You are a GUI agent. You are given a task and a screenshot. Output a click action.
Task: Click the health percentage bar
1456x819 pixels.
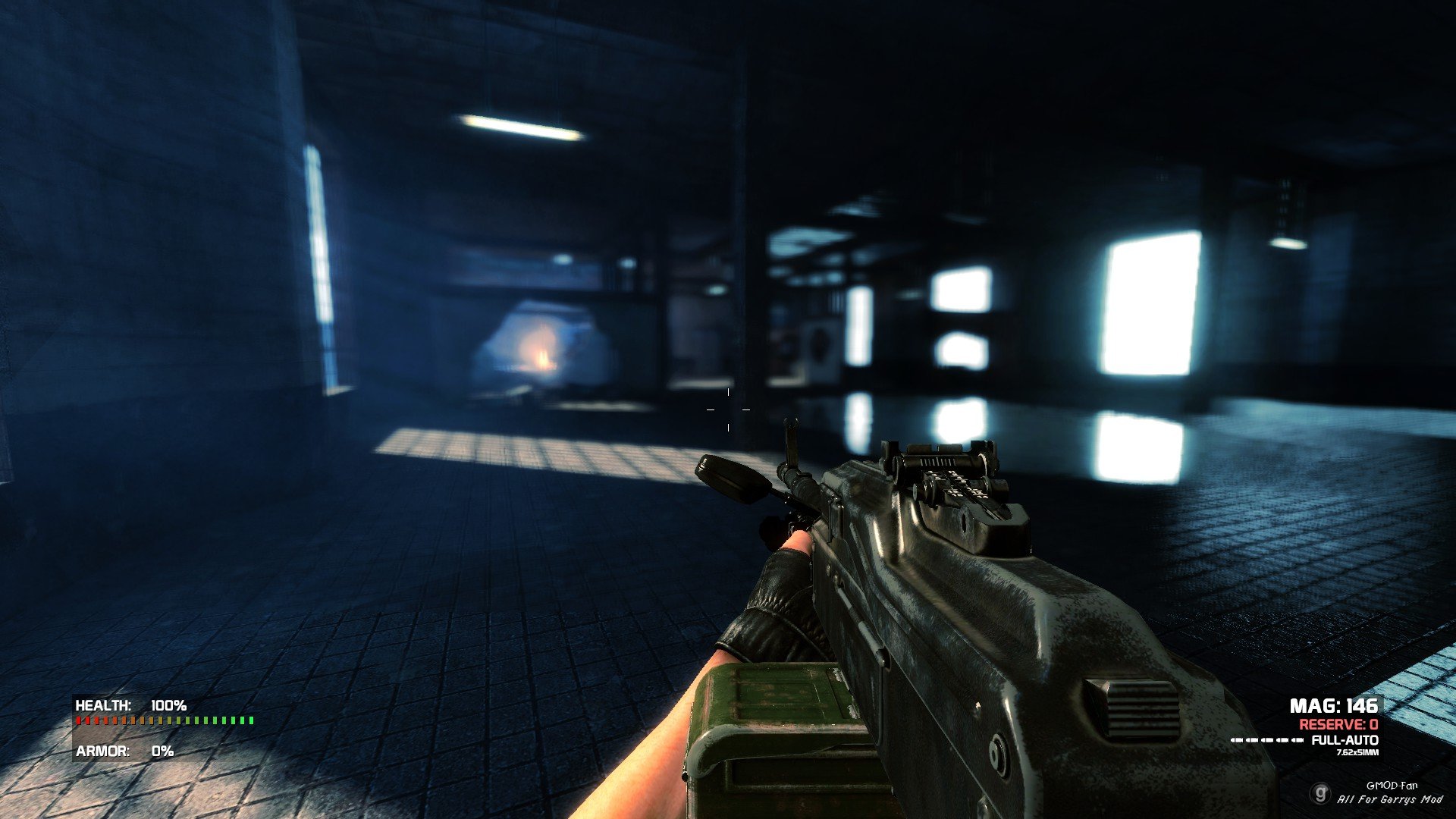163,720
